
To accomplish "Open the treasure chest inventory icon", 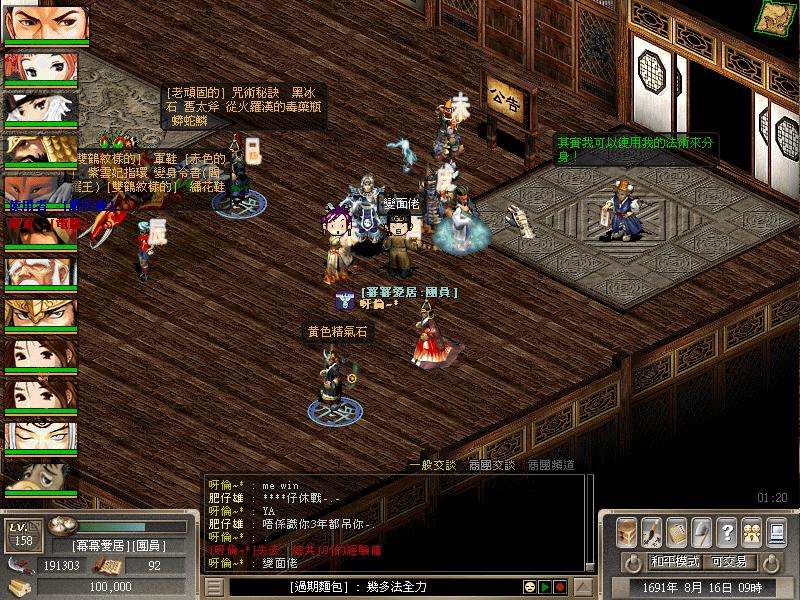I will 627,531.
